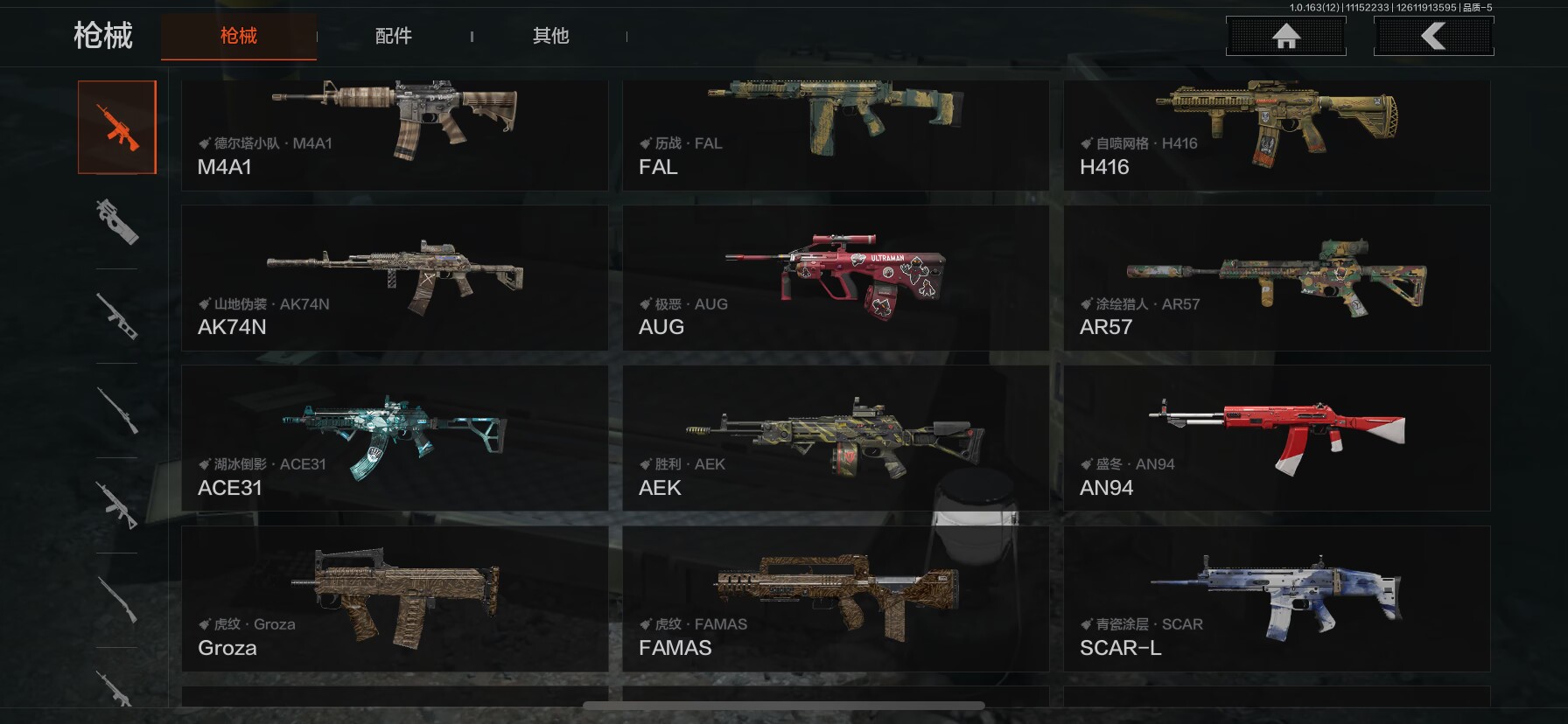Open the AEK weapon card
The image size is (1568, 724).
tap(835, 438)
